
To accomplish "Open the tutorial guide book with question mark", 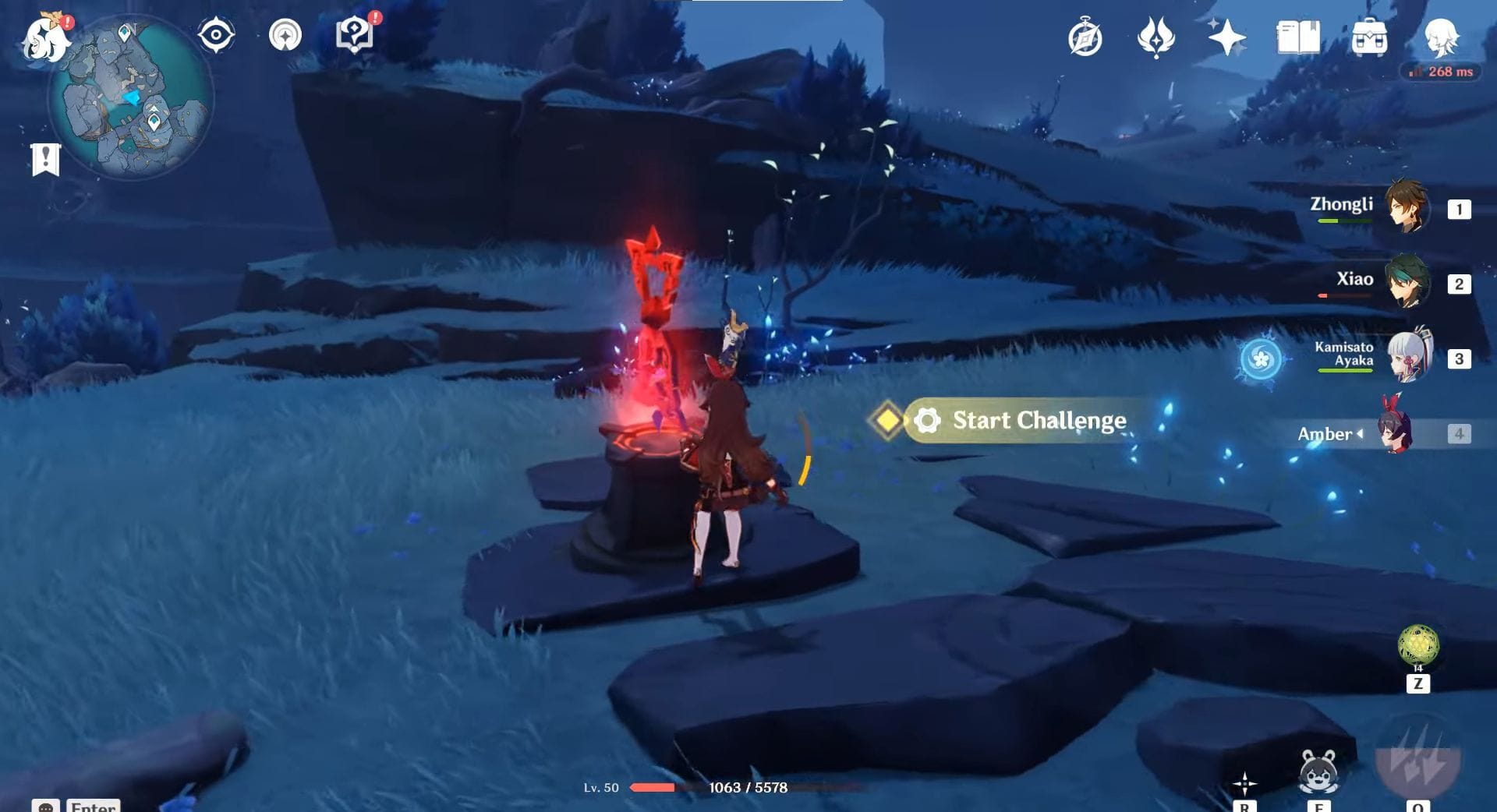I will pyautogui.click(x=356, y=33).
